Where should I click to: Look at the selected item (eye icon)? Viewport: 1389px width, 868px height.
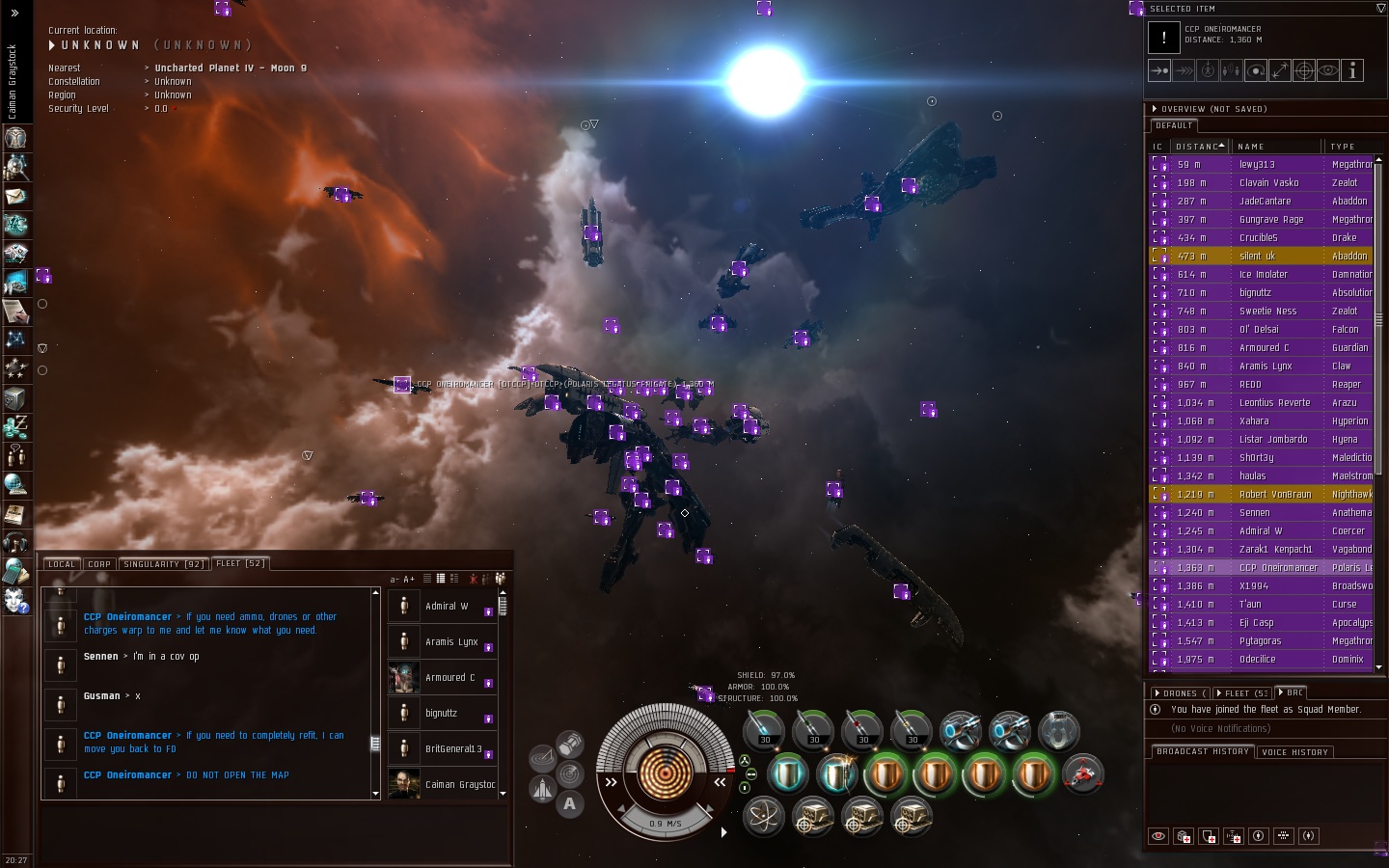pos(1328,70)
